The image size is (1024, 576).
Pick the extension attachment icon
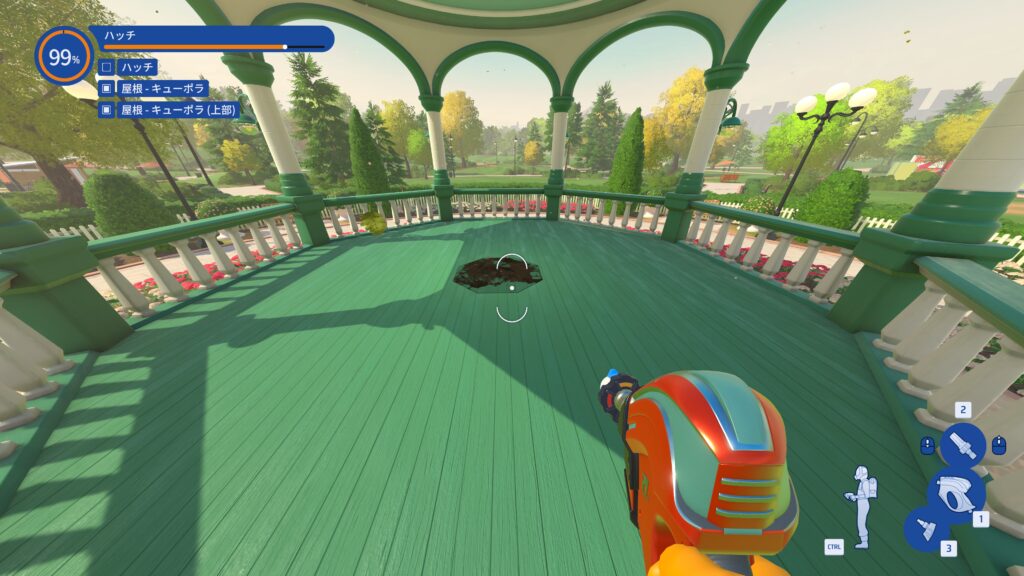click(x=926, y=529)
